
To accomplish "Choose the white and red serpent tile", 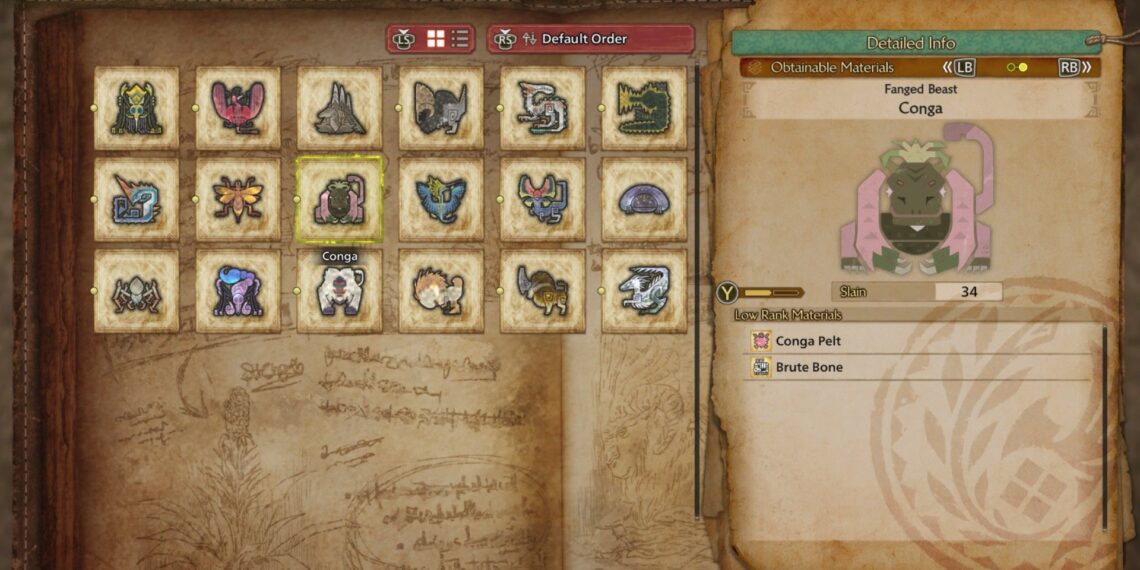I will [x=542, y=108].
